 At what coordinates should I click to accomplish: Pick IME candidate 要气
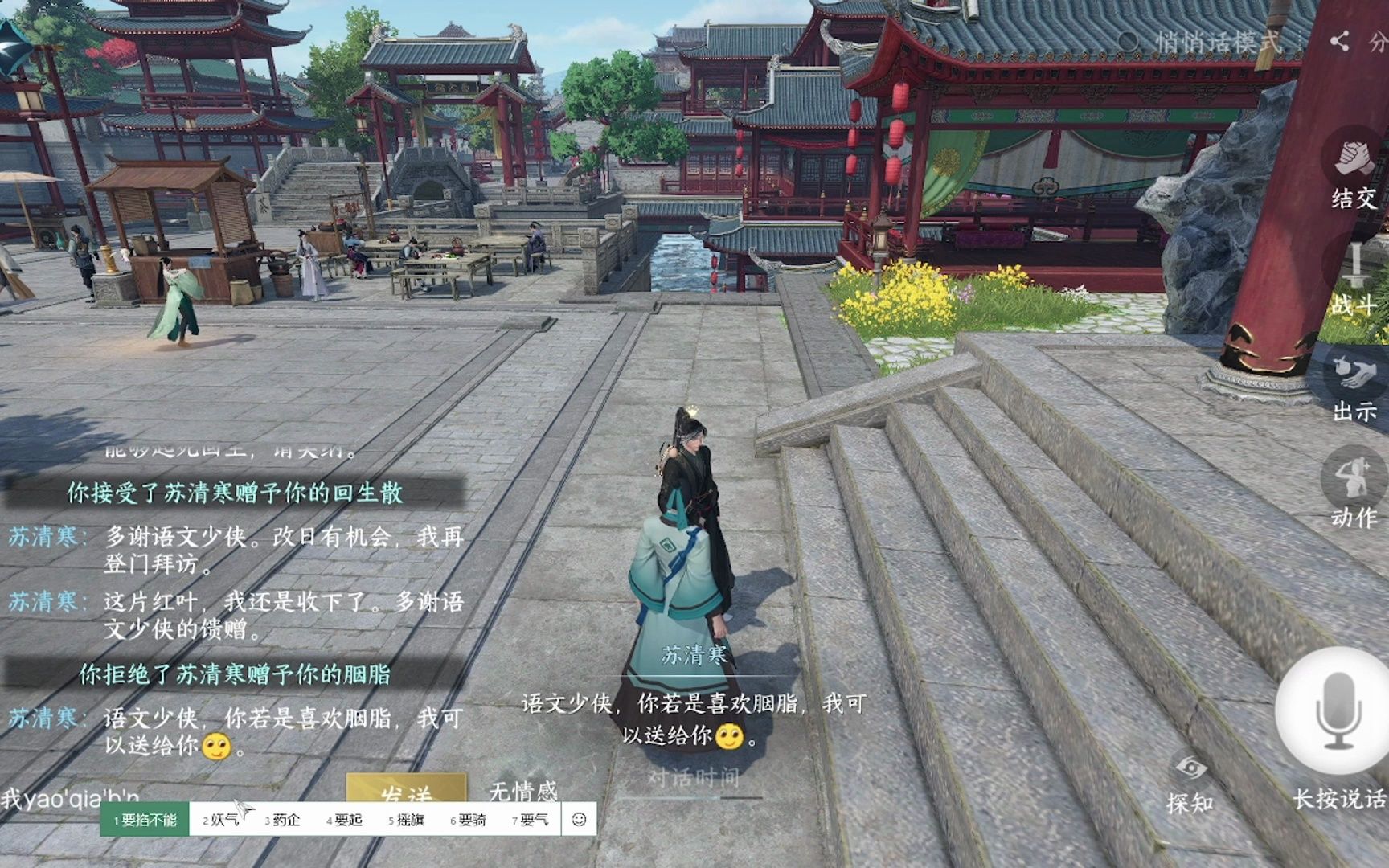[x=530, y=820]
